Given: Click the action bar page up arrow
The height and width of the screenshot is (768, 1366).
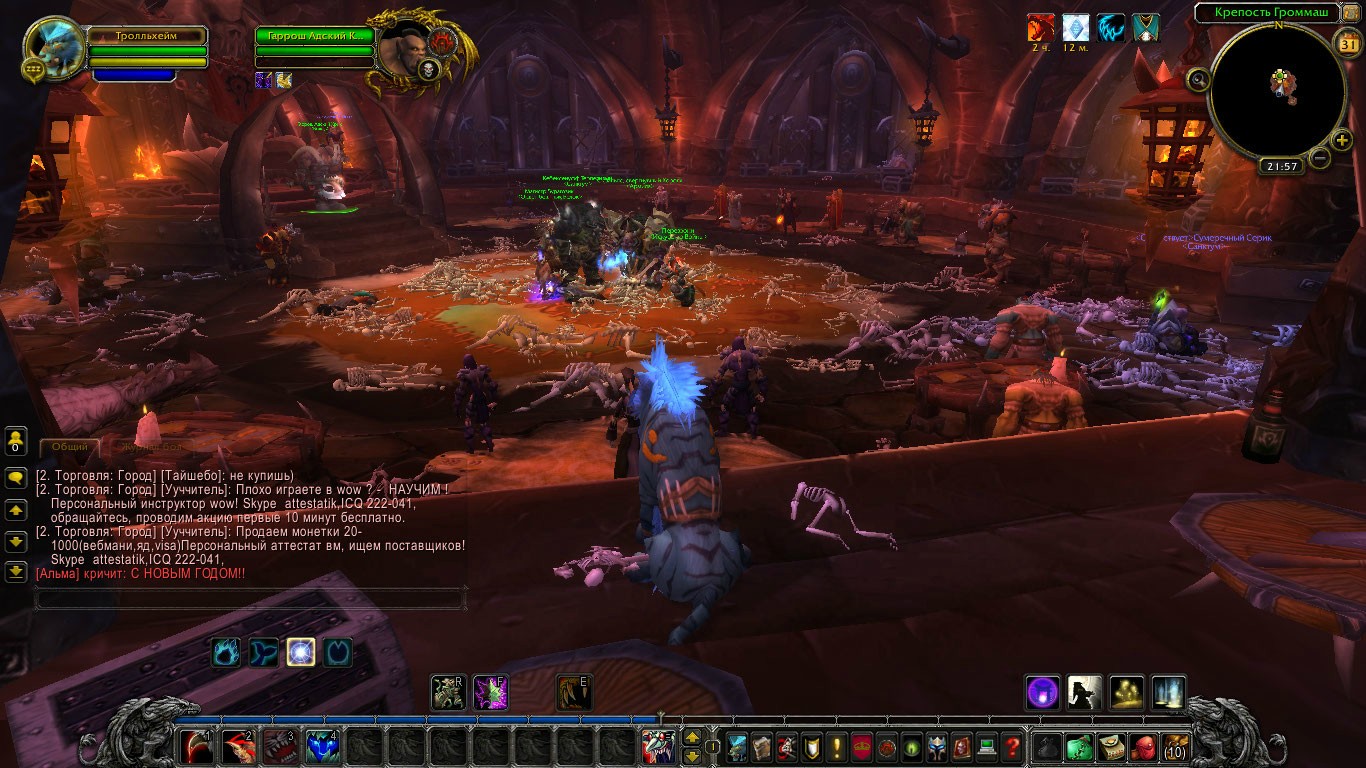Looking at the screenshot, I should (x=691, y=739).
